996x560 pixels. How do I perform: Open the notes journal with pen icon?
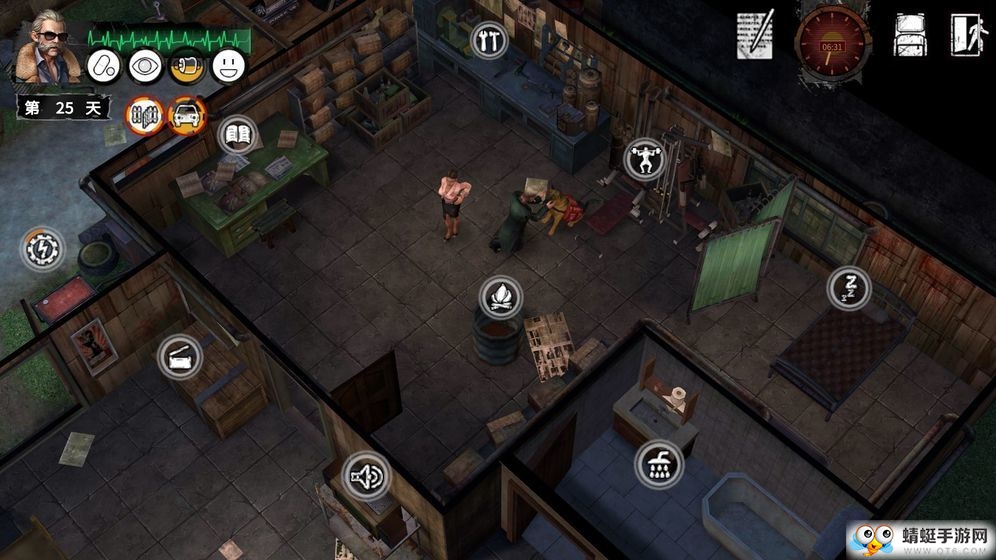(755, 36)
